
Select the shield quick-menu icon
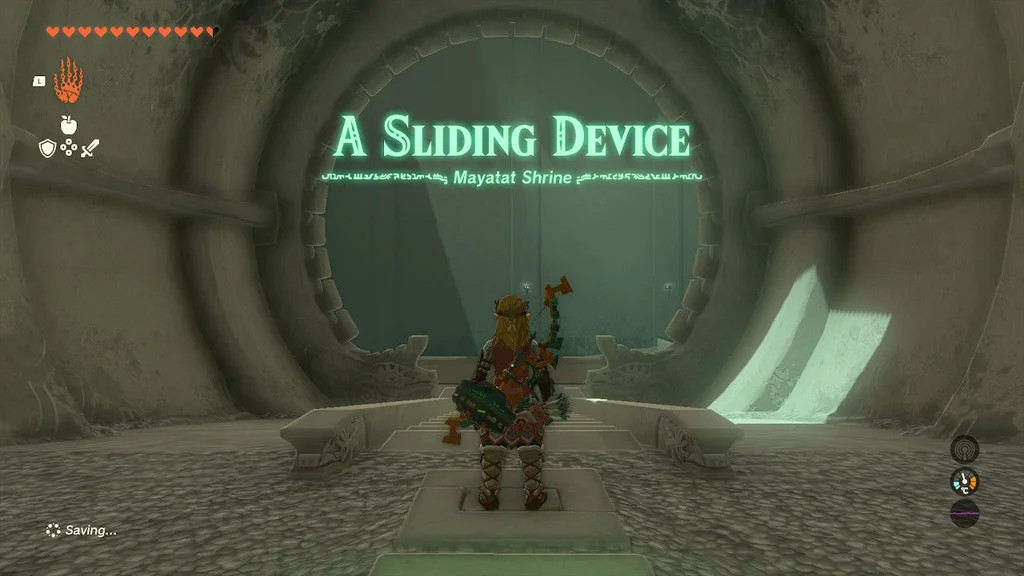coord(46,148)
